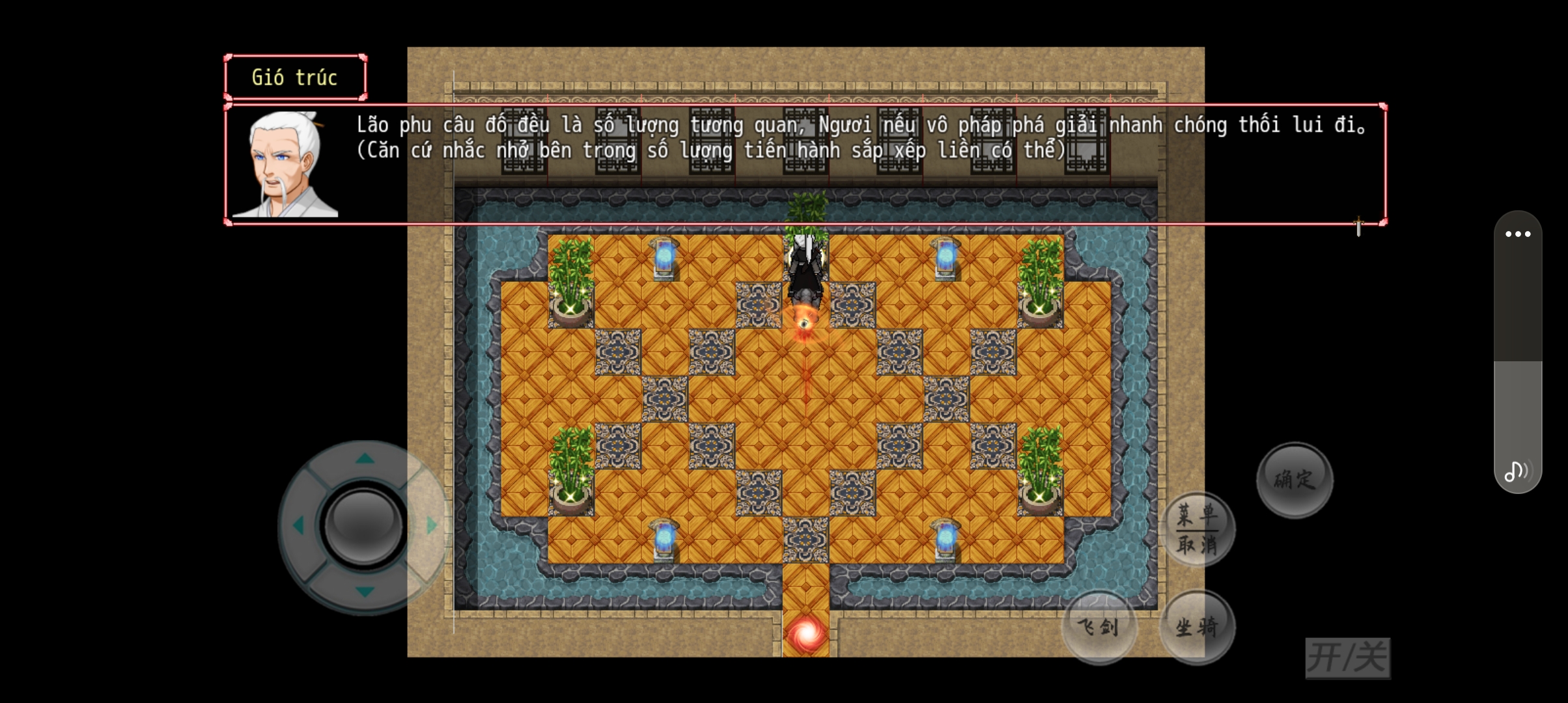Viewport: 1568px width, 703px height.
Task: Click the up arrow on the d-pad
Action: [365, 459]
